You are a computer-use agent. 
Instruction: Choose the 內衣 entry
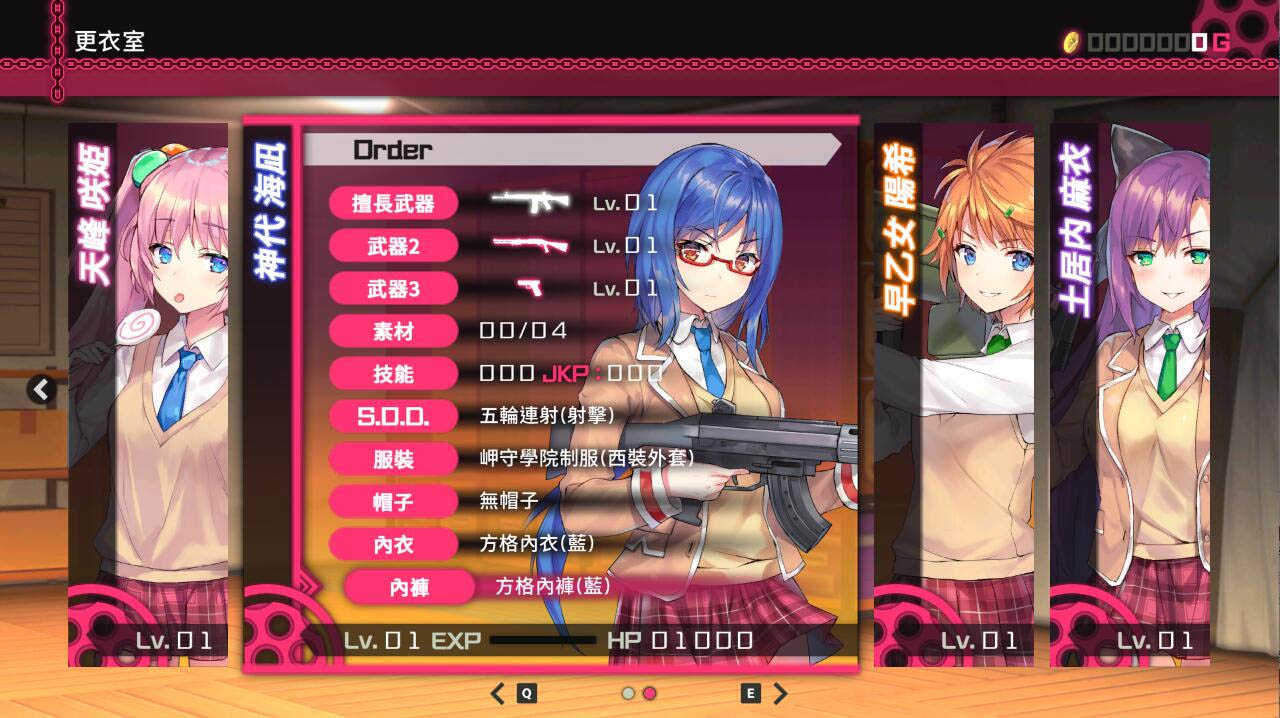[x=394, y=544]
